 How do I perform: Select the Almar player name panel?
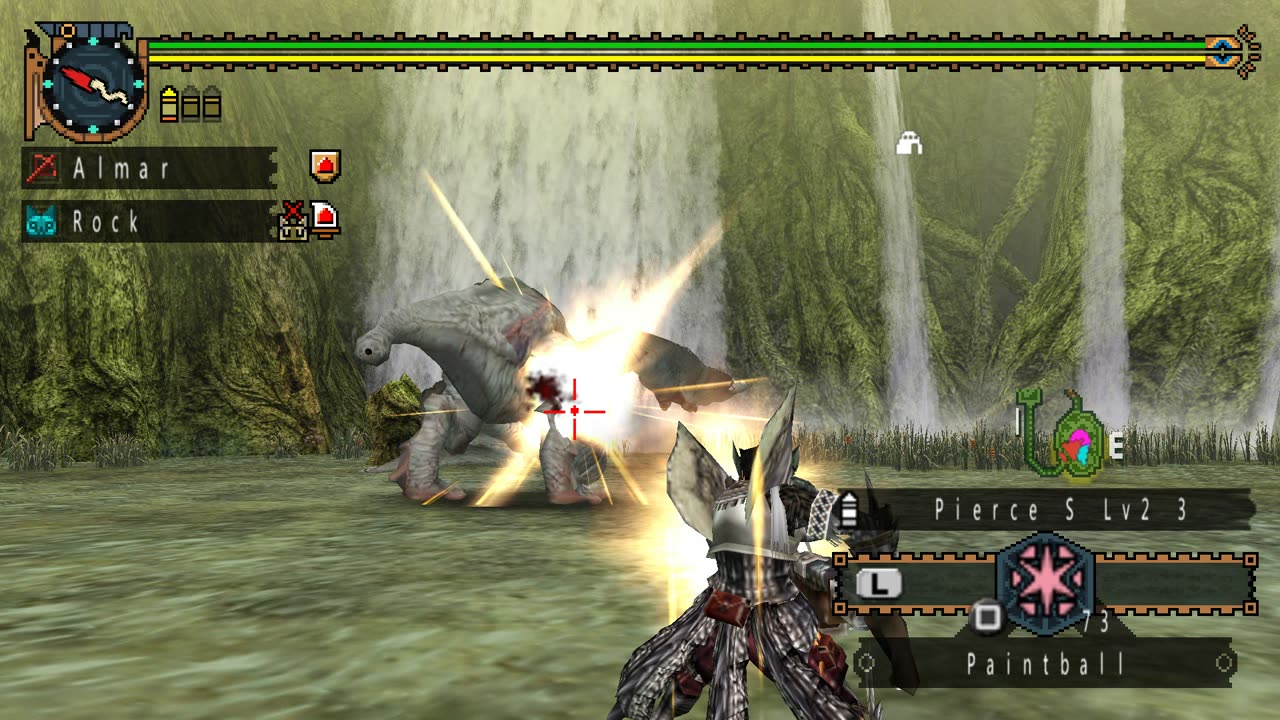148,168
